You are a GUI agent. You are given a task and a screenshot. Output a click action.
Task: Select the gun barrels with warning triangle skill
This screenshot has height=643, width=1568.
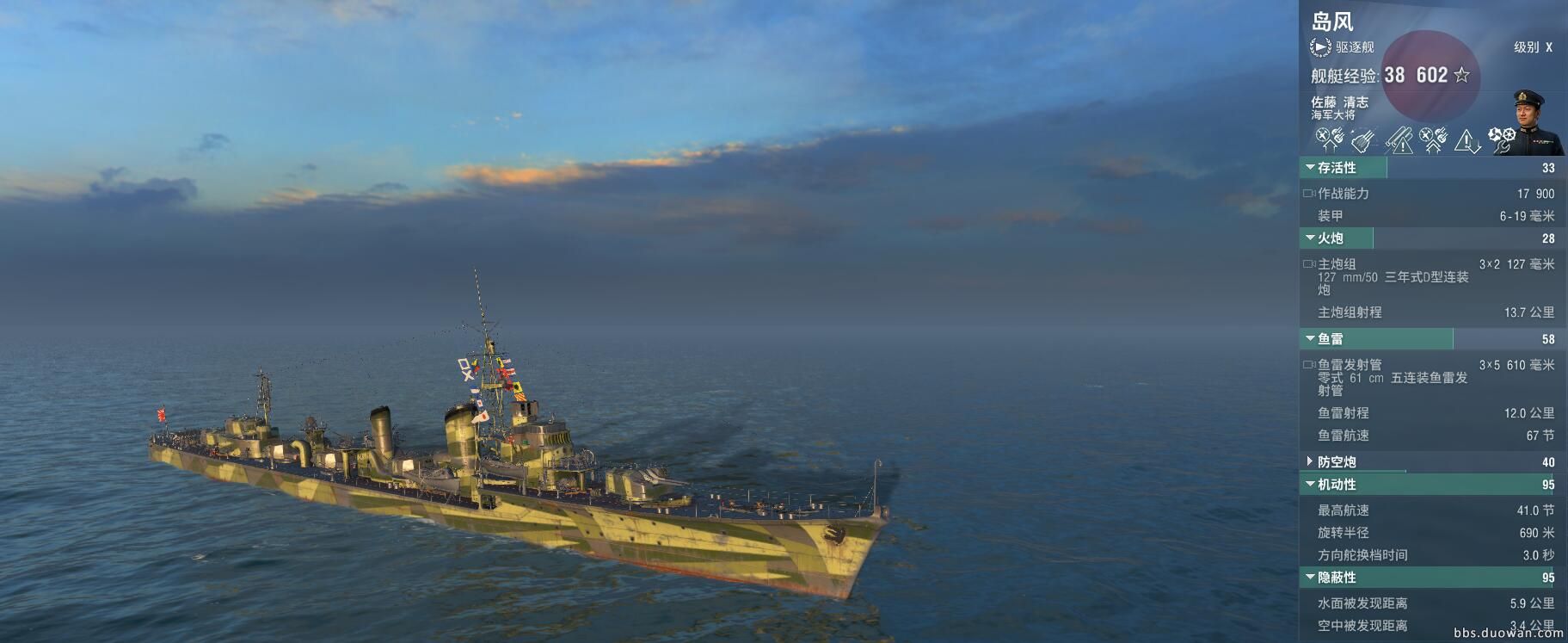pyautogui.click(x=1399, y=139)
